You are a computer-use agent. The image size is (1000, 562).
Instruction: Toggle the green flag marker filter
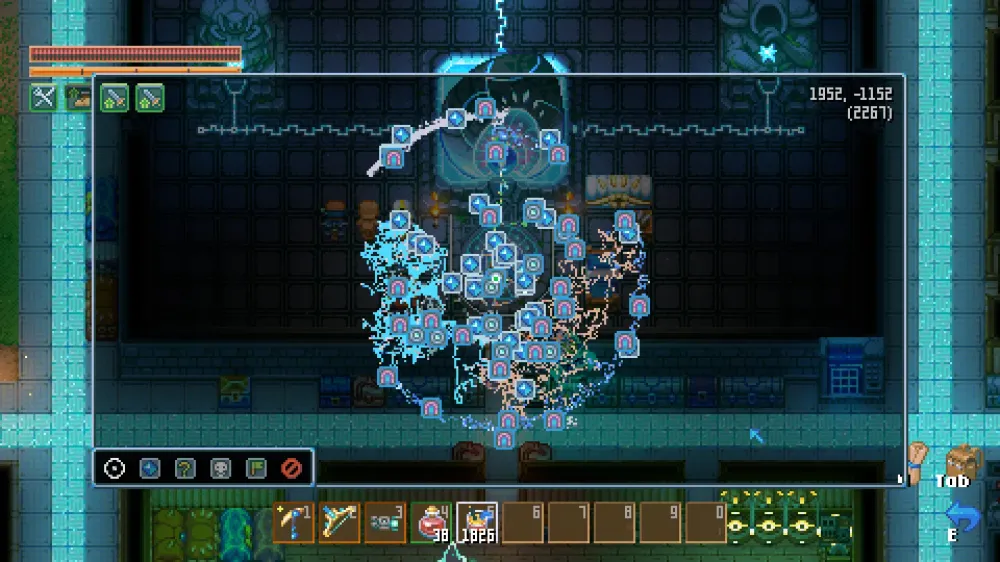[x=255, y=468]
